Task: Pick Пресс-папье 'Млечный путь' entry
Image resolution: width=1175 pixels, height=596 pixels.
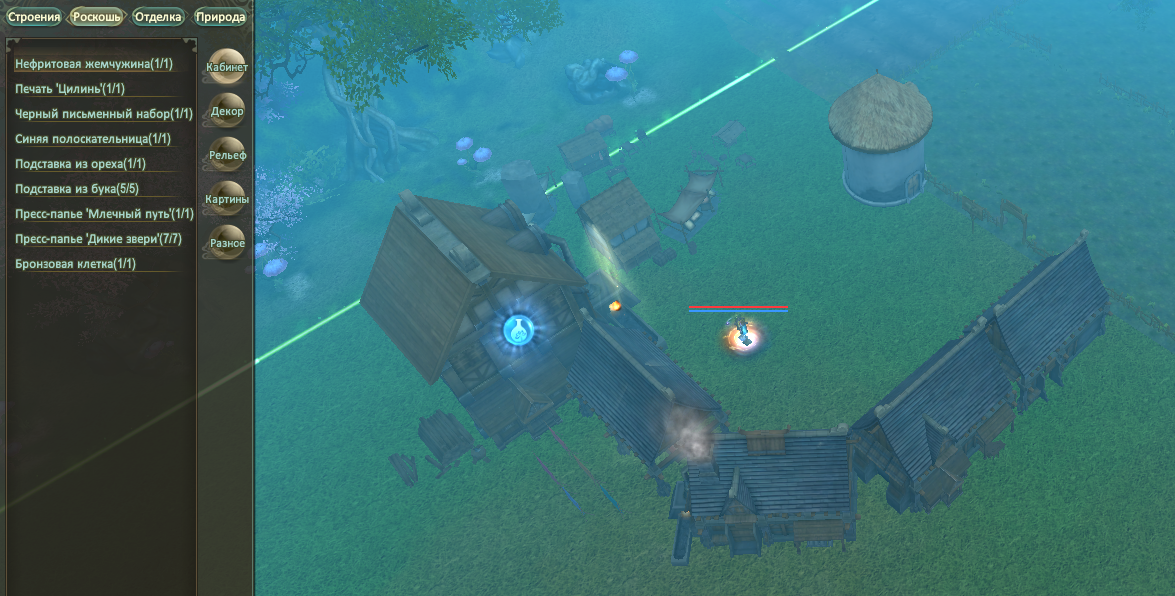Action: pos(104,214)
